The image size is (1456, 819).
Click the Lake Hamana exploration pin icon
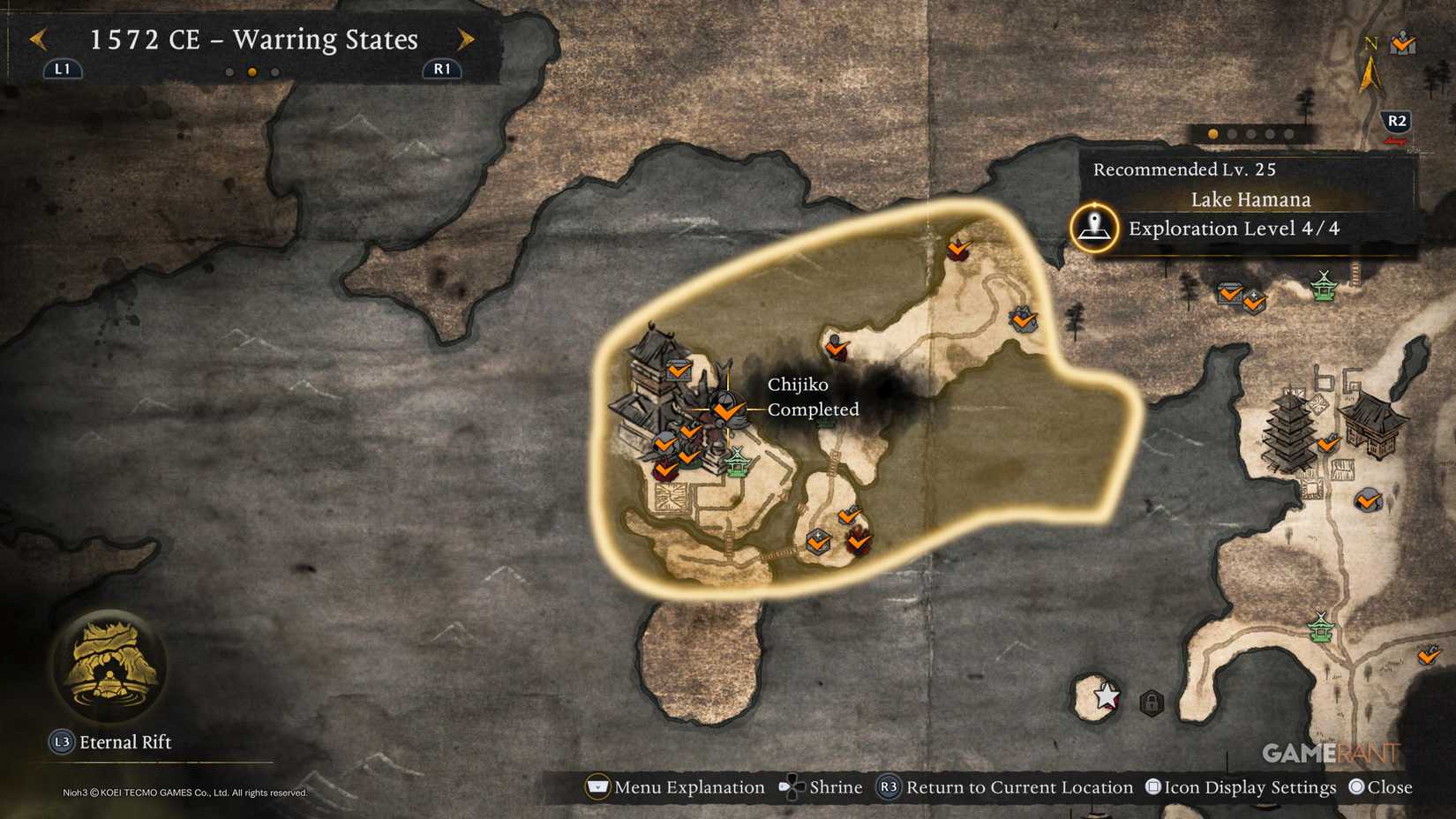tap(1092, 227)
